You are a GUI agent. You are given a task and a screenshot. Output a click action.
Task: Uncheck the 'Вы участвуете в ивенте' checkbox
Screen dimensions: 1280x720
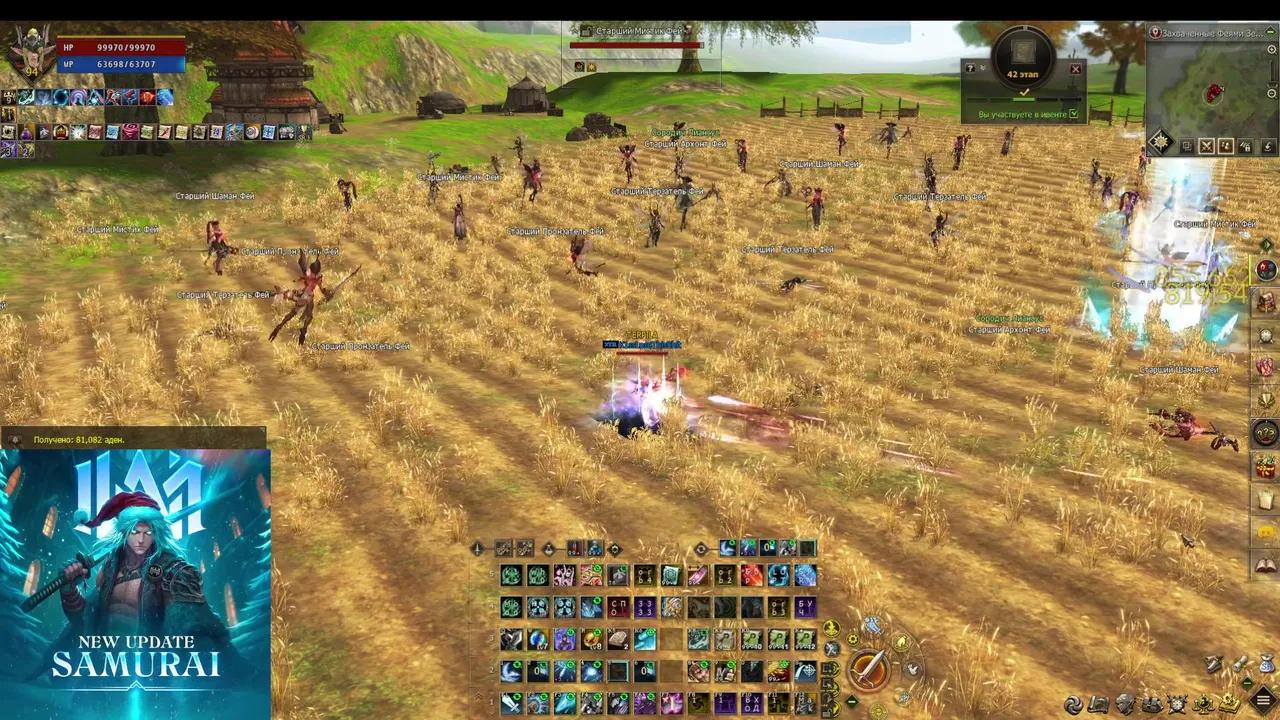click(x=1074, y=113)
